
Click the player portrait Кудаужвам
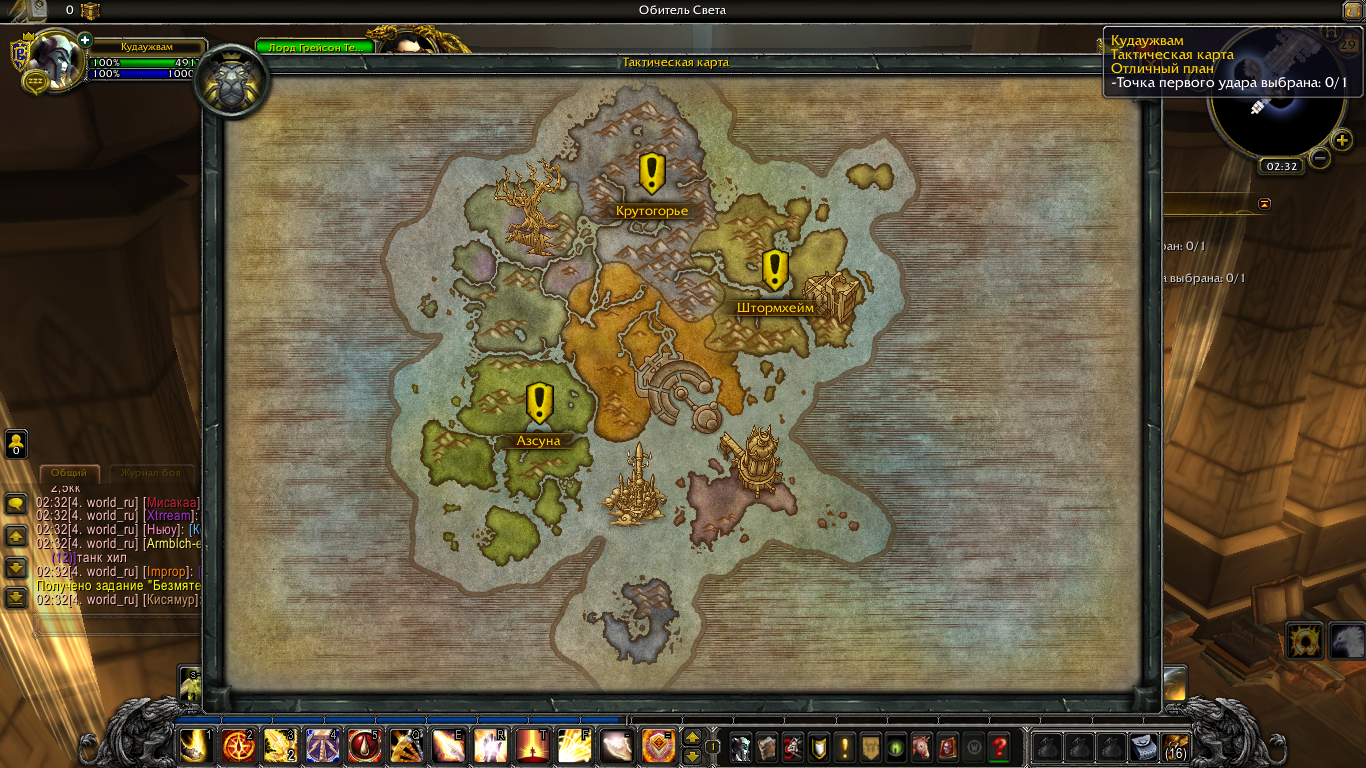[56, 62]
